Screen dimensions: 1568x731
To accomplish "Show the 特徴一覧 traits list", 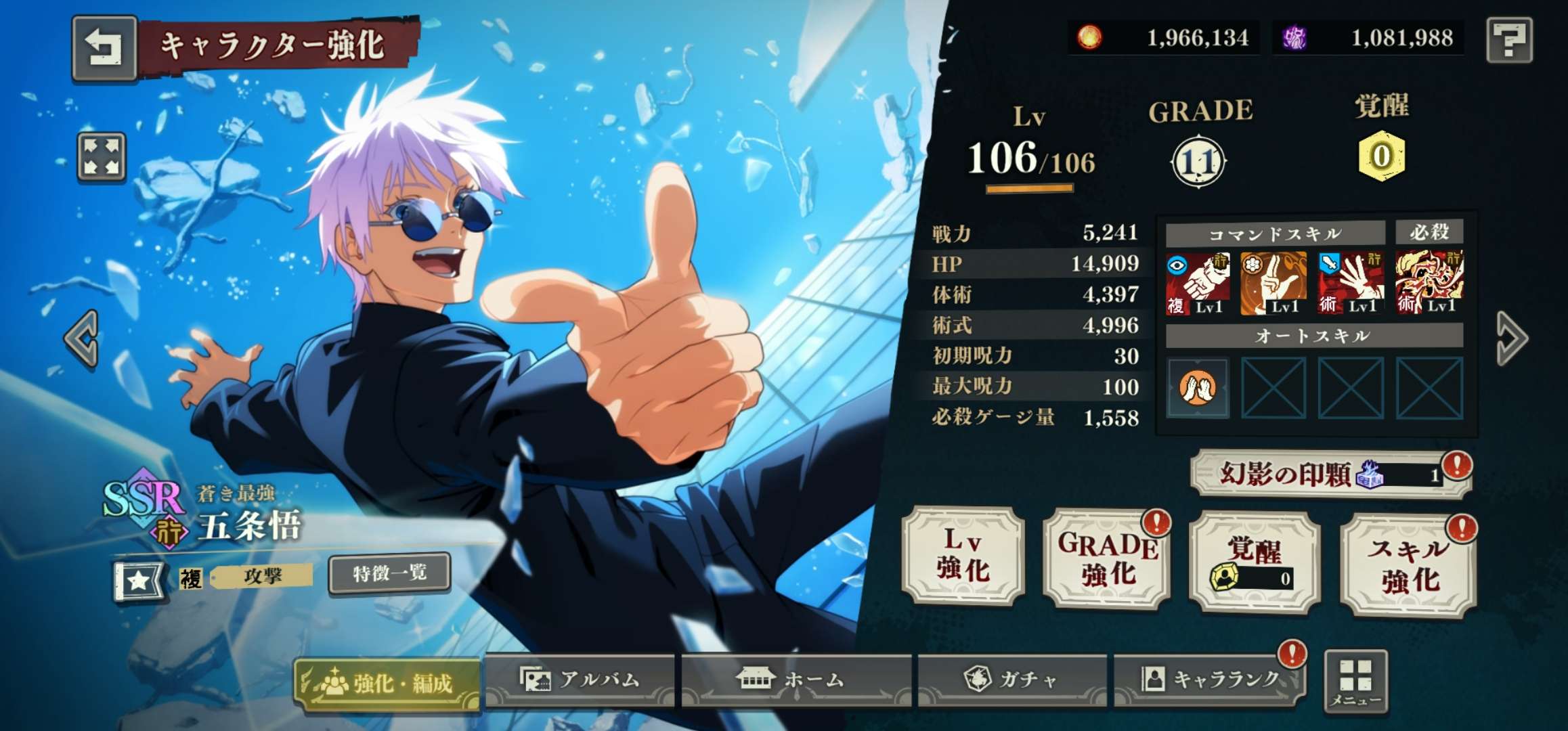I will tap(389, 573).
